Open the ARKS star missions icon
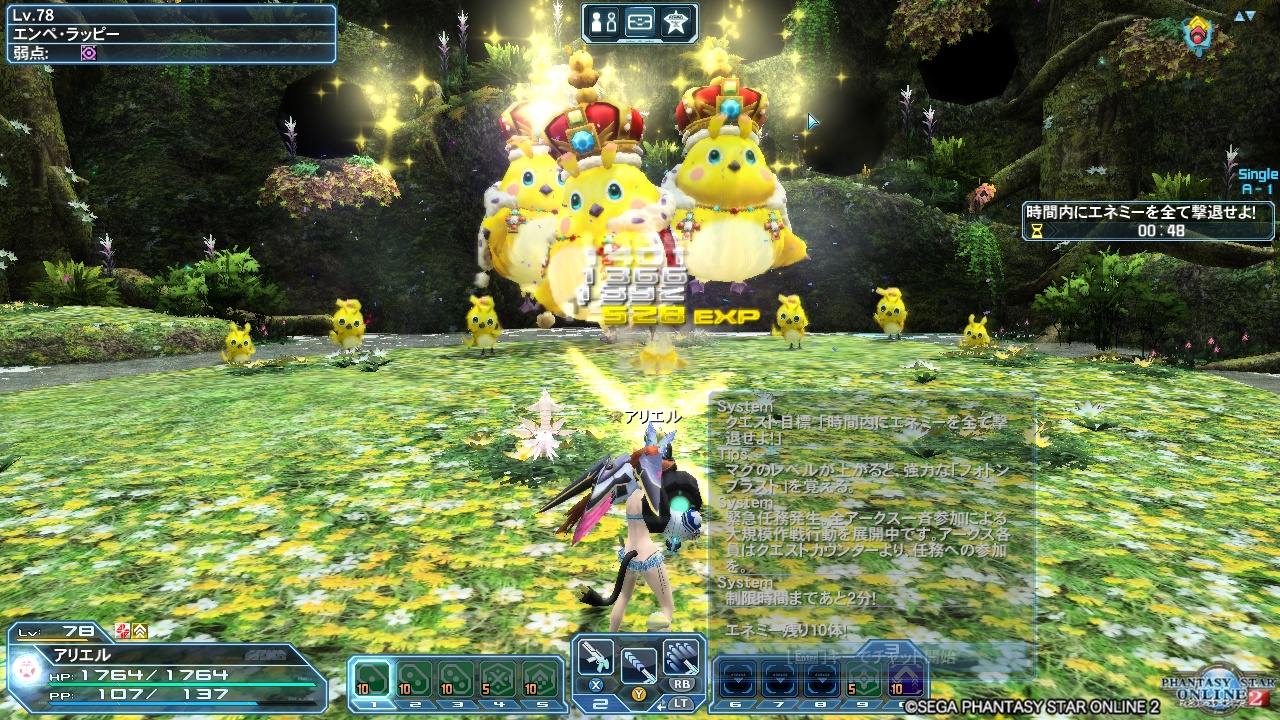This screenshot has width=1280, height=720. coord(675,22)
